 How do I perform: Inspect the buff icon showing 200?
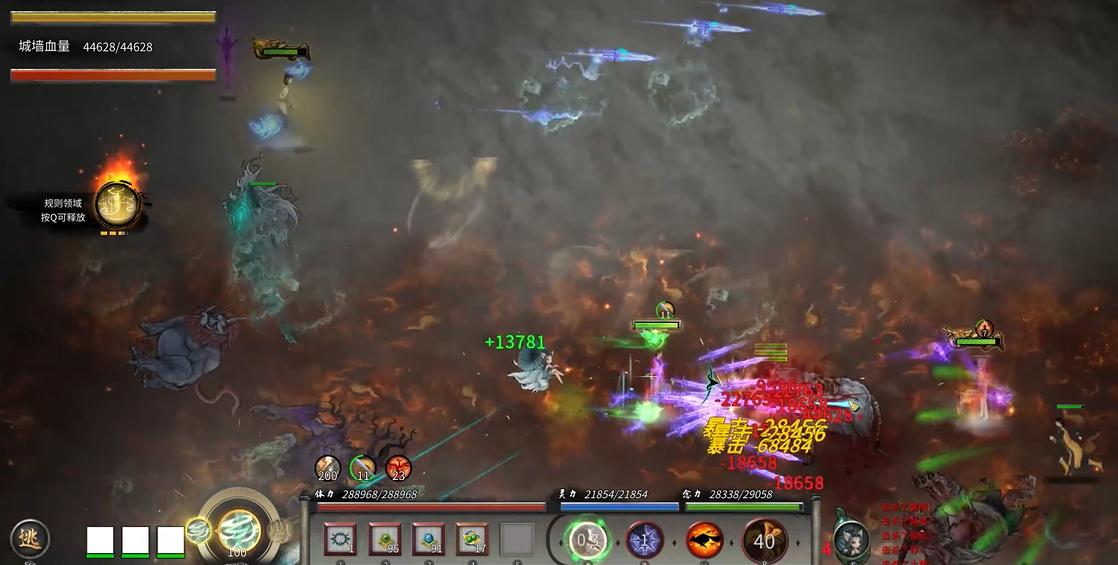(x=328, y=468)
